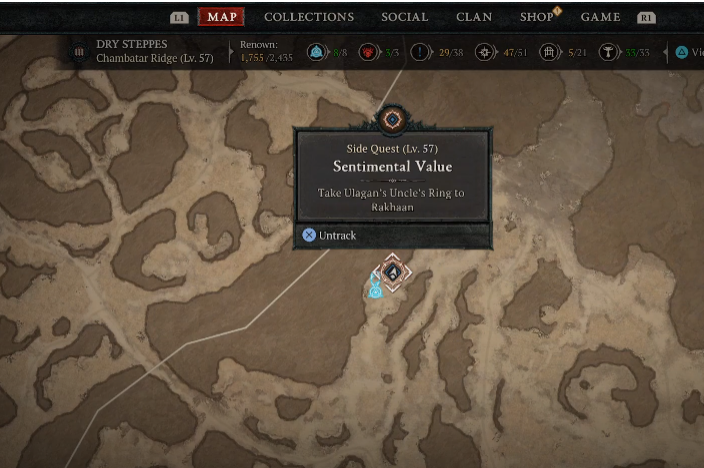Open the Dry Steppes region panel icon

79,52
